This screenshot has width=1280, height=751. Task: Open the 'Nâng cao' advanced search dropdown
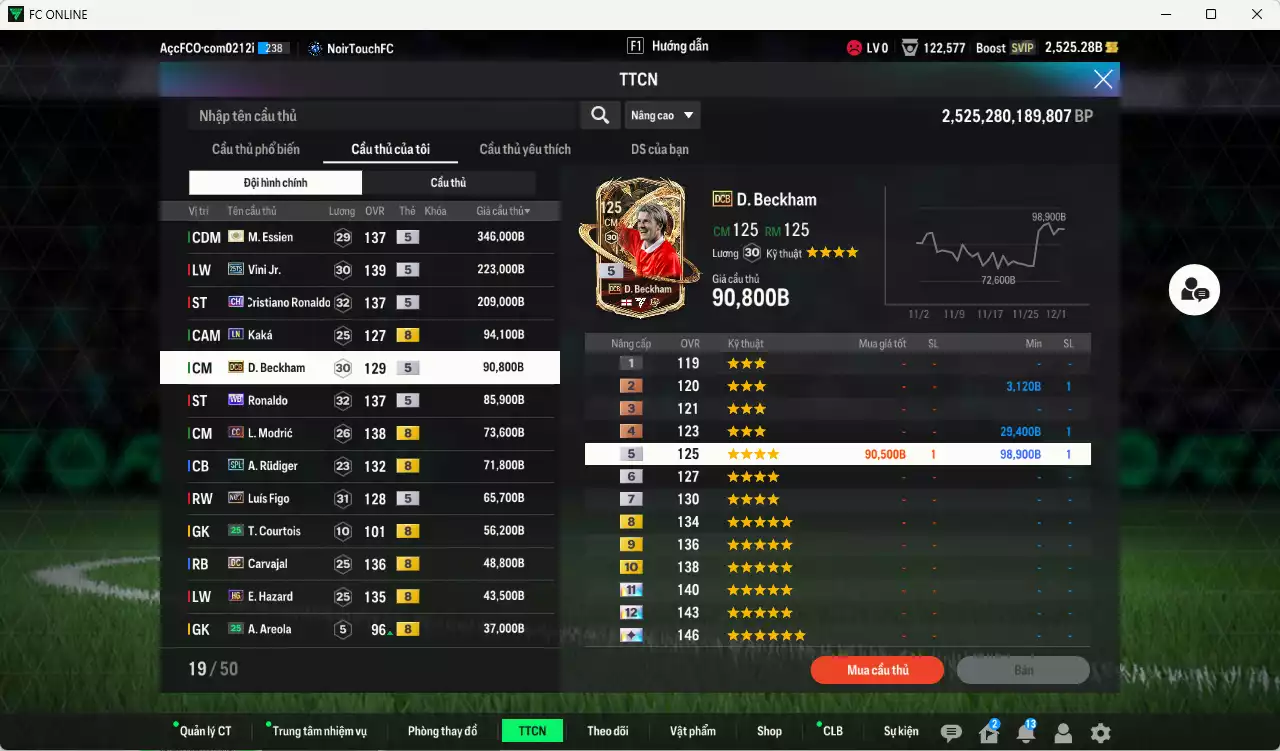[x=663, y=115]
